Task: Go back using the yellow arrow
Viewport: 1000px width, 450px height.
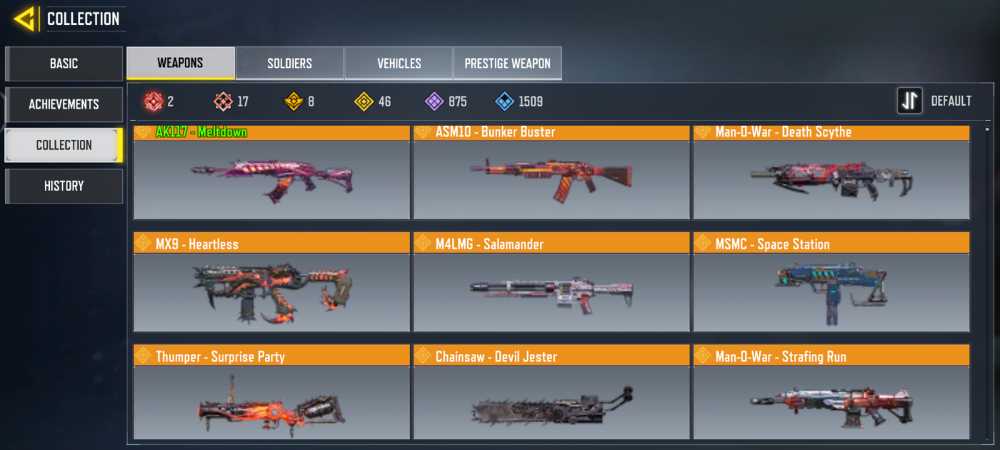Action: pyautogui.click(x=26, y=18)
